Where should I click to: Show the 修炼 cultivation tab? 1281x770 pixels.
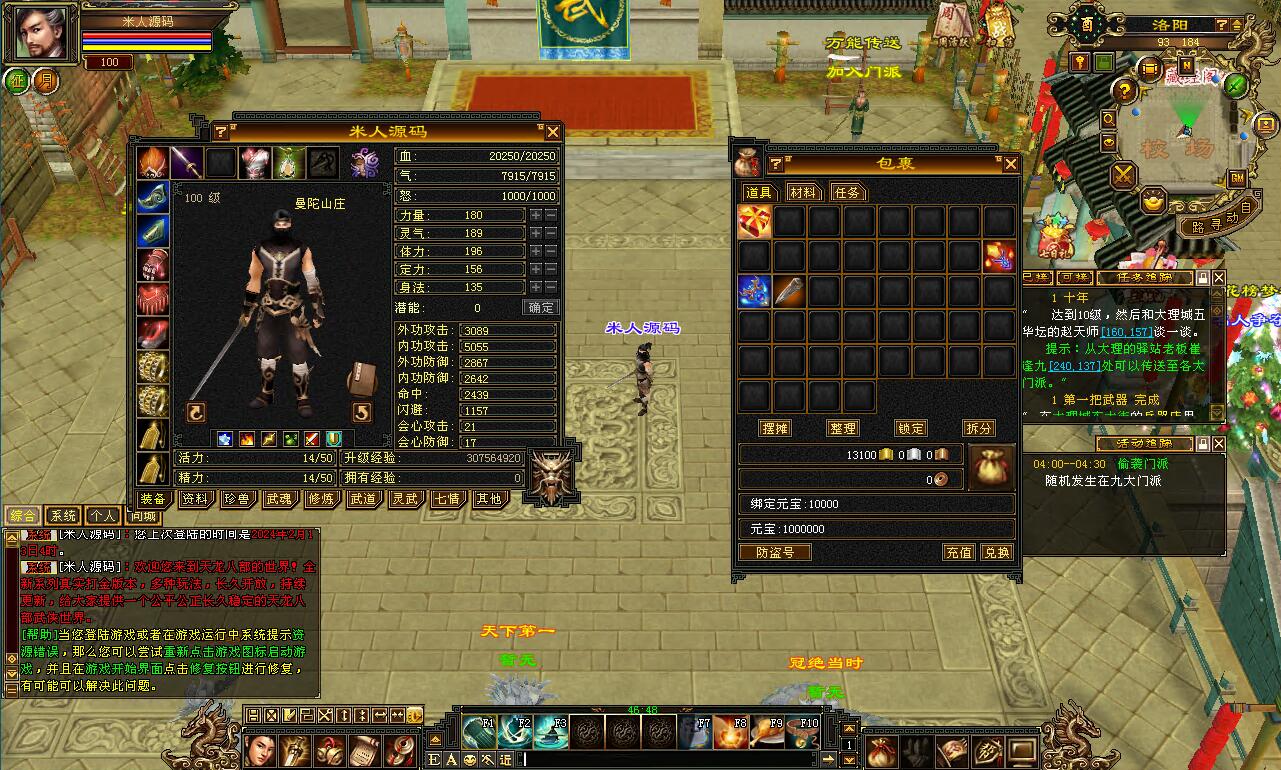tap(320, 498)
